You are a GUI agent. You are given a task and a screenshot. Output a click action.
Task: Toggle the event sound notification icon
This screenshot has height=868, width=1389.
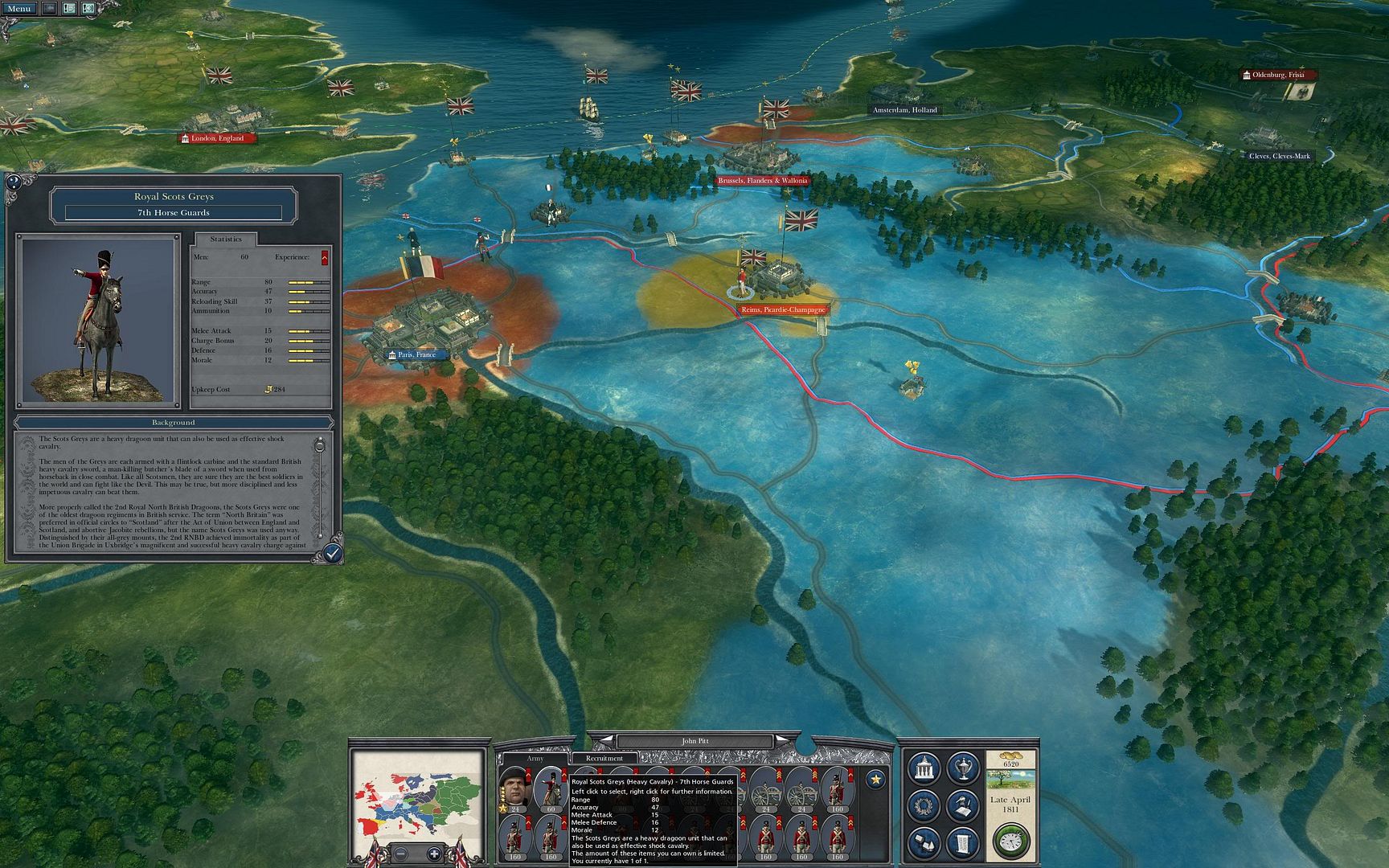pos(88,8)
